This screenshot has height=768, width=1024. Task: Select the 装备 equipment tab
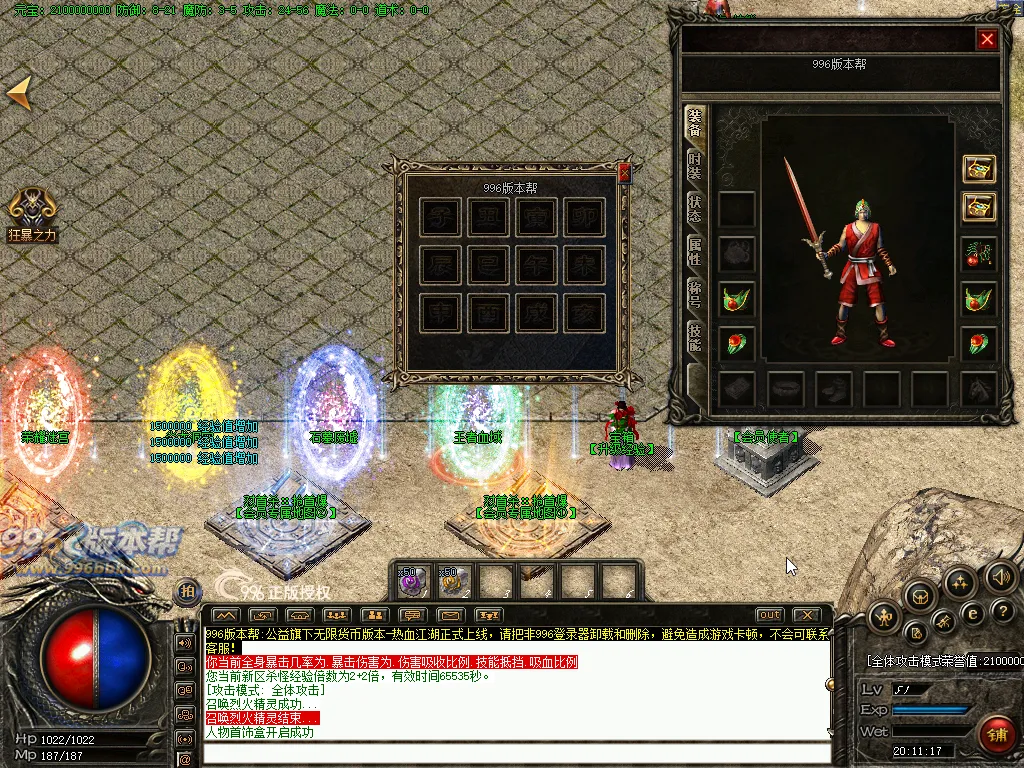[694, 123]
